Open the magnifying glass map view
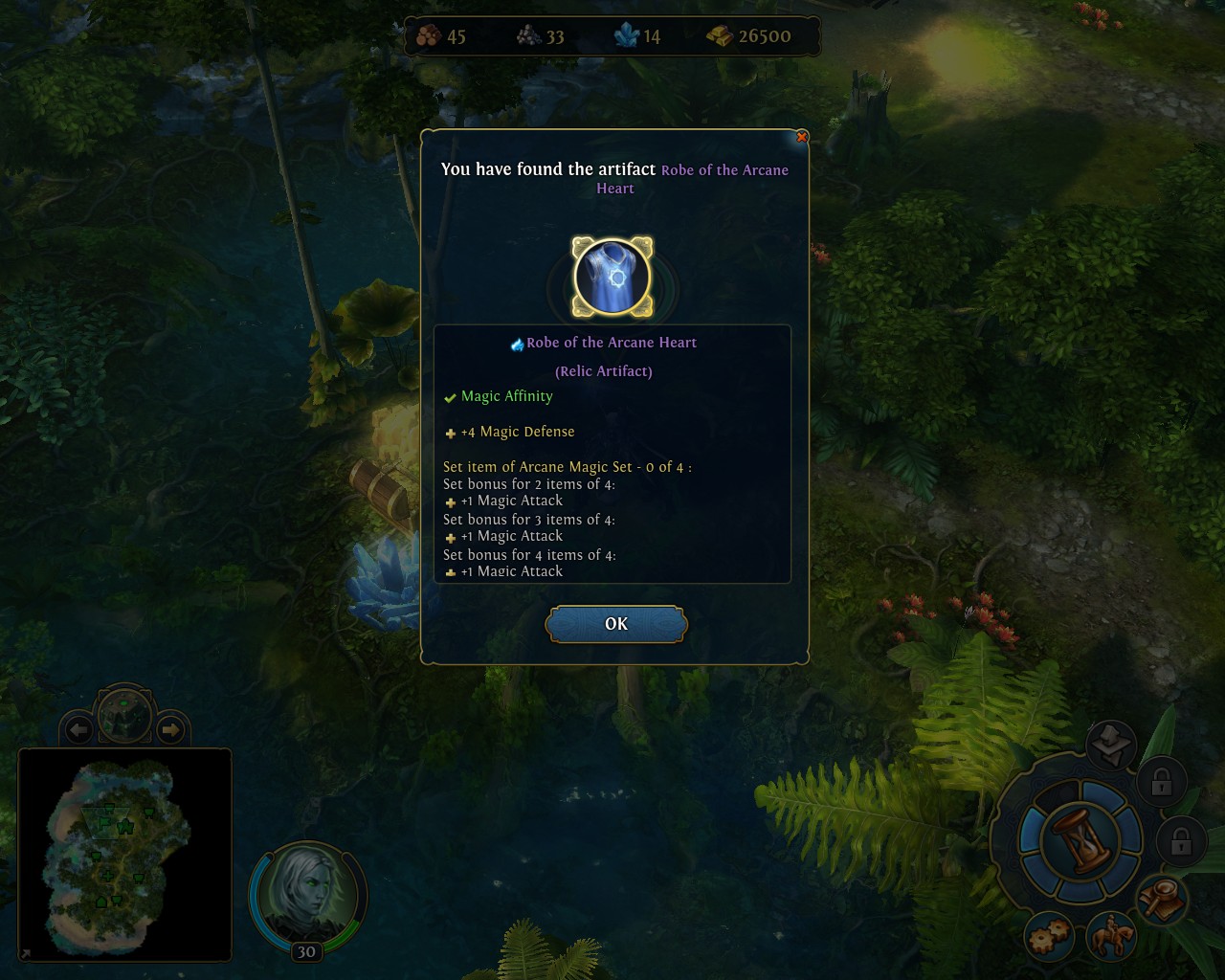The image size is (1225, 980). (x=1163, y=899)
